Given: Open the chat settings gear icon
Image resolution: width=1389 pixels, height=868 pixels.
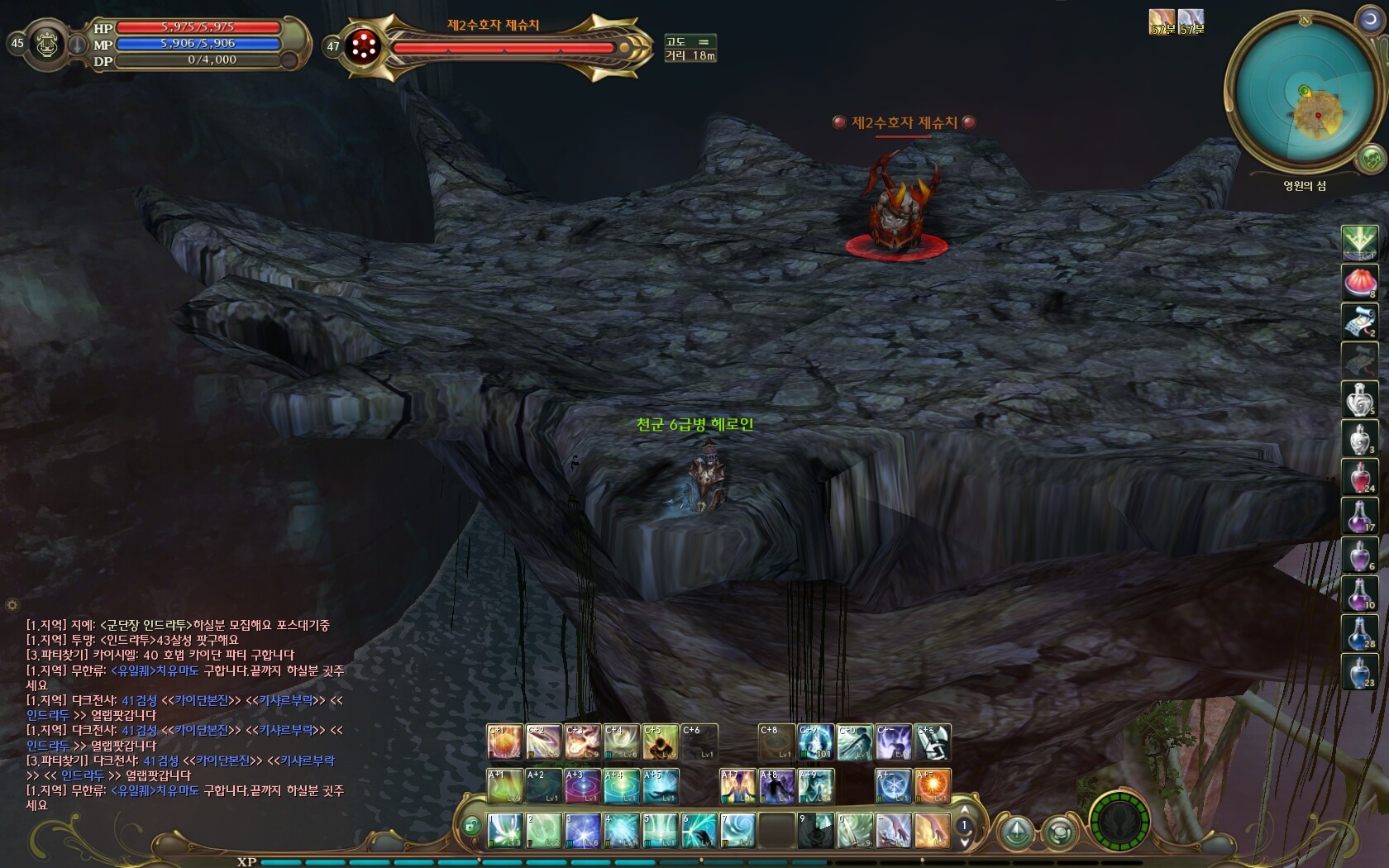Looking at the screenshot, I should (x=12, y=605).
